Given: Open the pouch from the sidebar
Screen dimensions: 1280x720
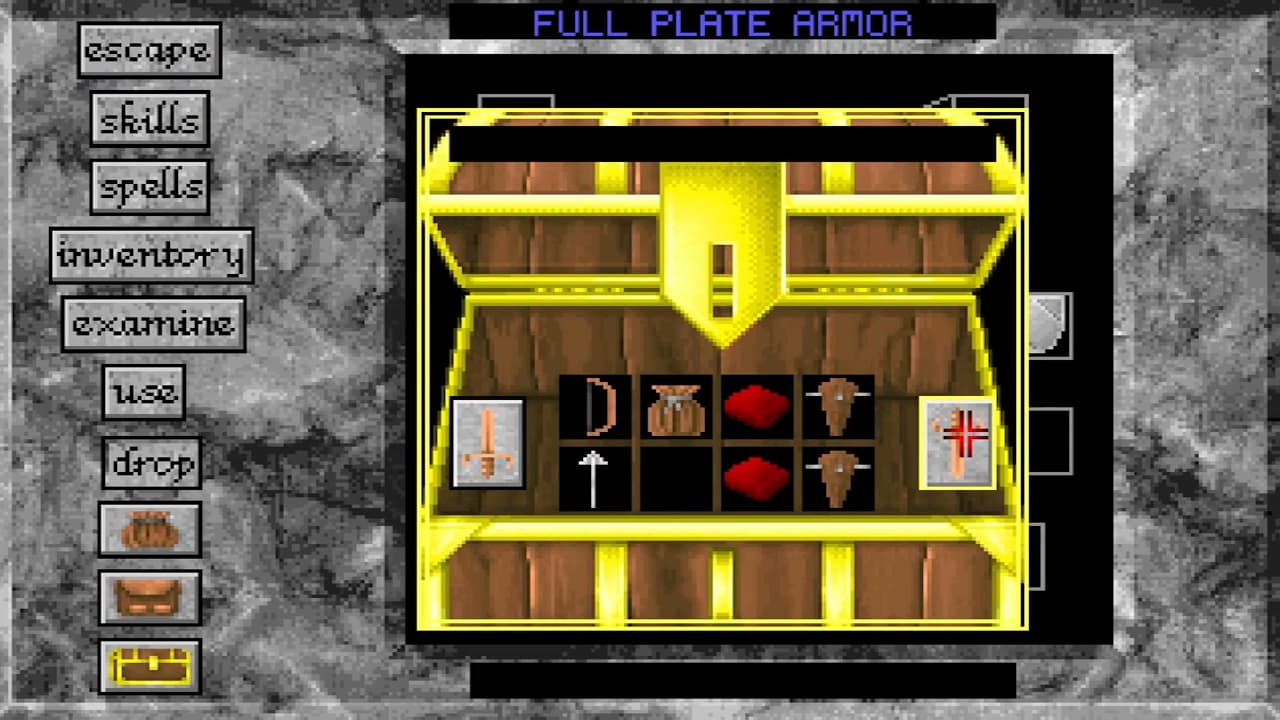Looking at the screenshot, I should (x=150, y=530).
